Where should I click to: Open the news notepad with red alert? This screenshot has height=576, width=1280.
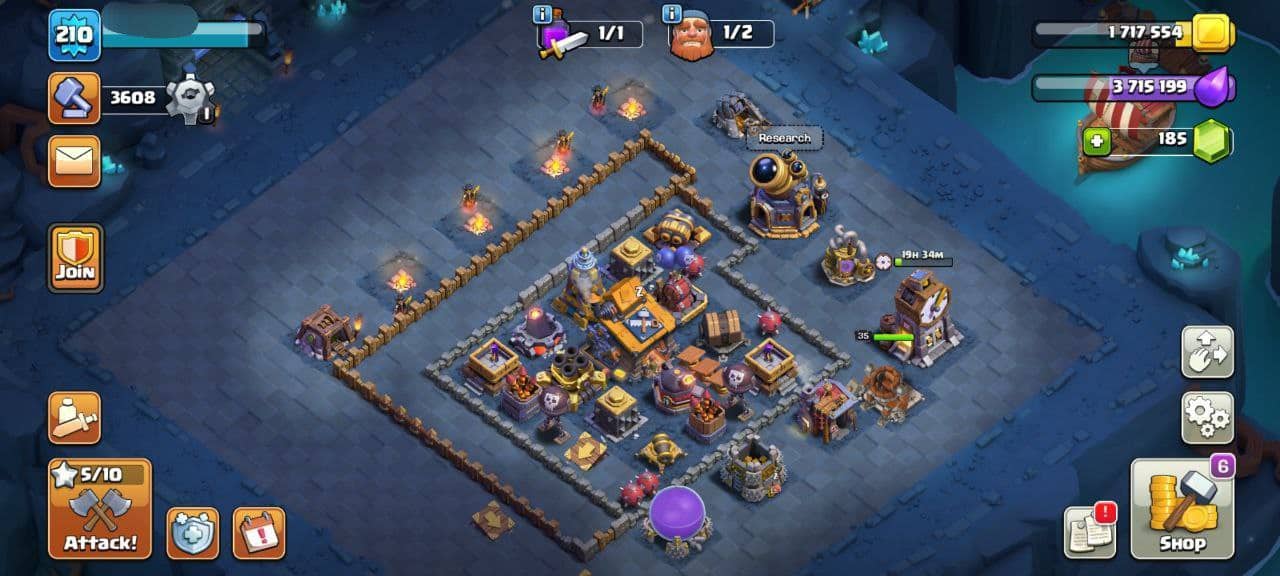[1090, 531]
